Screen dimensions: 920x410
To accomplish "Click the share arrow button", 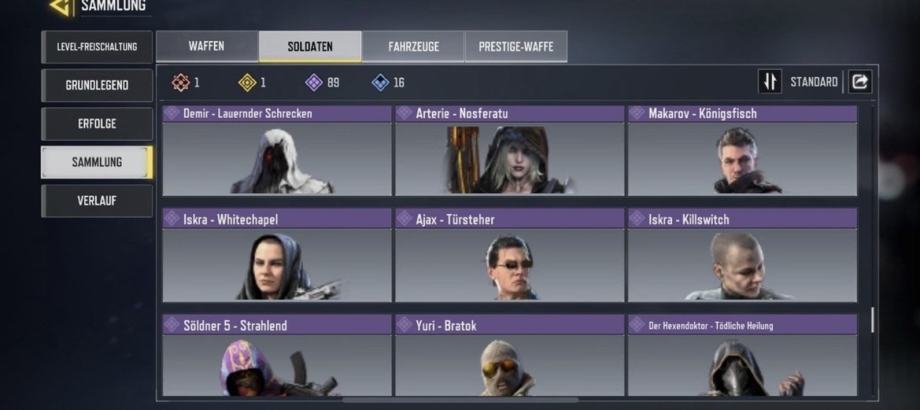I will pos(859,82).
